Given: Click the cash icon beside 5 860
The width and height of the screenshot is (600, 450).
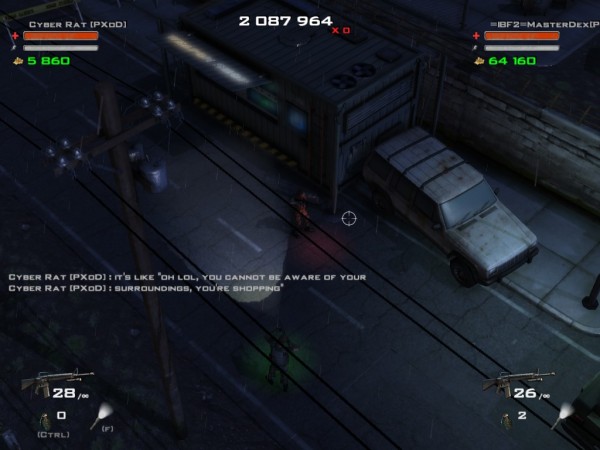Looking at the screenshot, I should (x=15, y=60).
